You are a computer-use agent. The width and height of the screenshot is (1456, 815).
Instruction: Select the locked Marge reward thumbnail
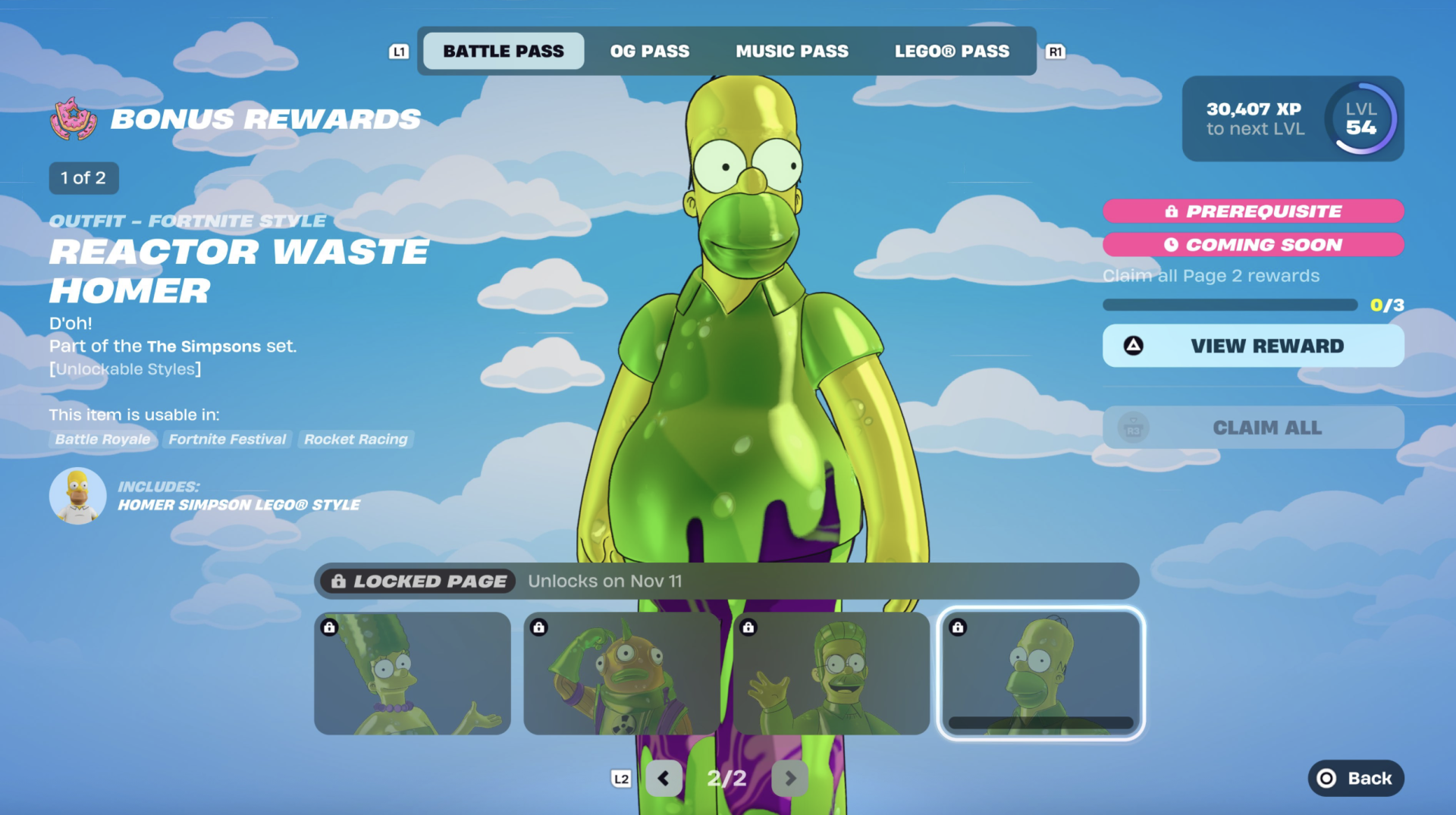tap(413, 673)
